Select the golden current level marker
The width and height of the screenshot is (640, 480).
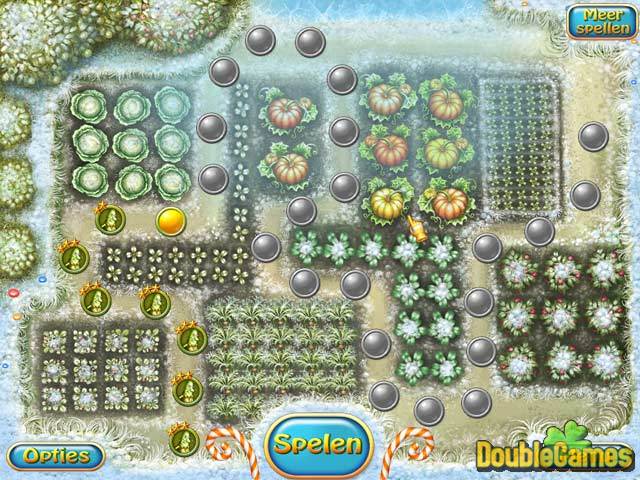171,219
